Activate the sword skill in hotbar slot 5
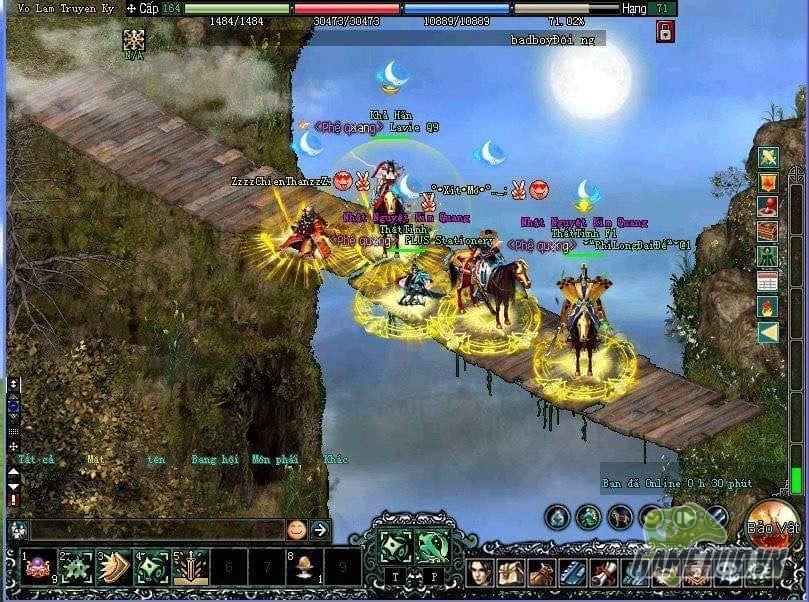 [192, 568]
